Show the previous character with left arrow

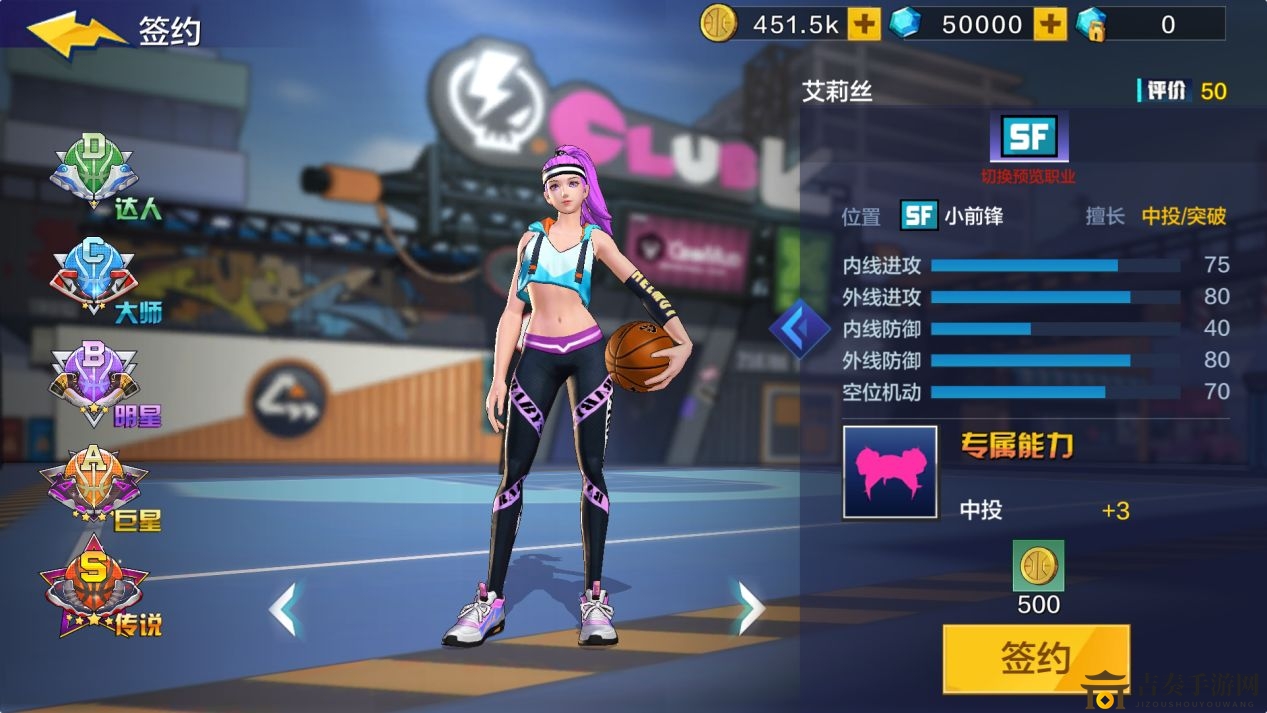point(284,607)
